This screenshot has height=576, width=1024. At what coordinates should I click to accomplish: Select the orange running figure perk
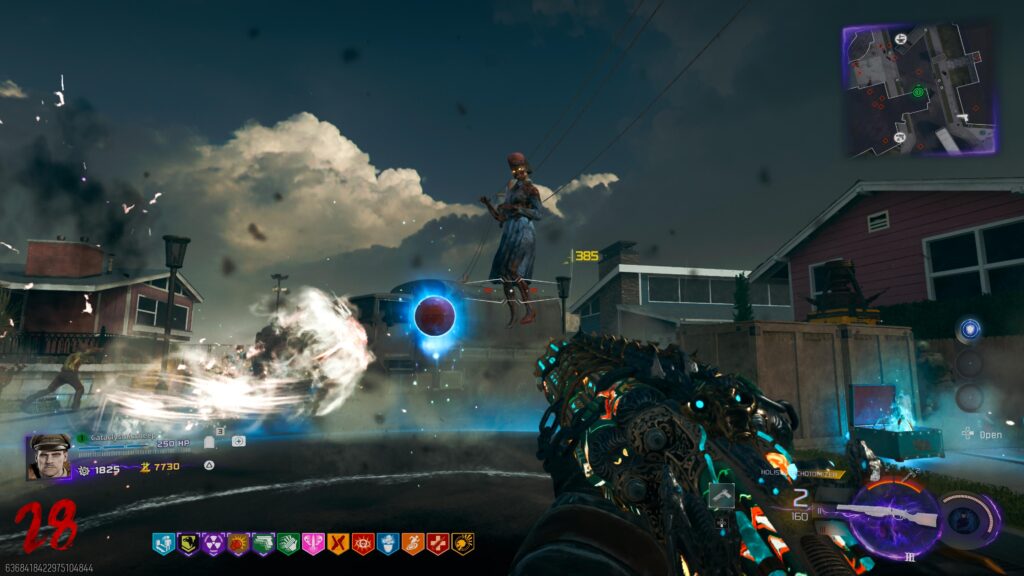(x=413, y=543)
